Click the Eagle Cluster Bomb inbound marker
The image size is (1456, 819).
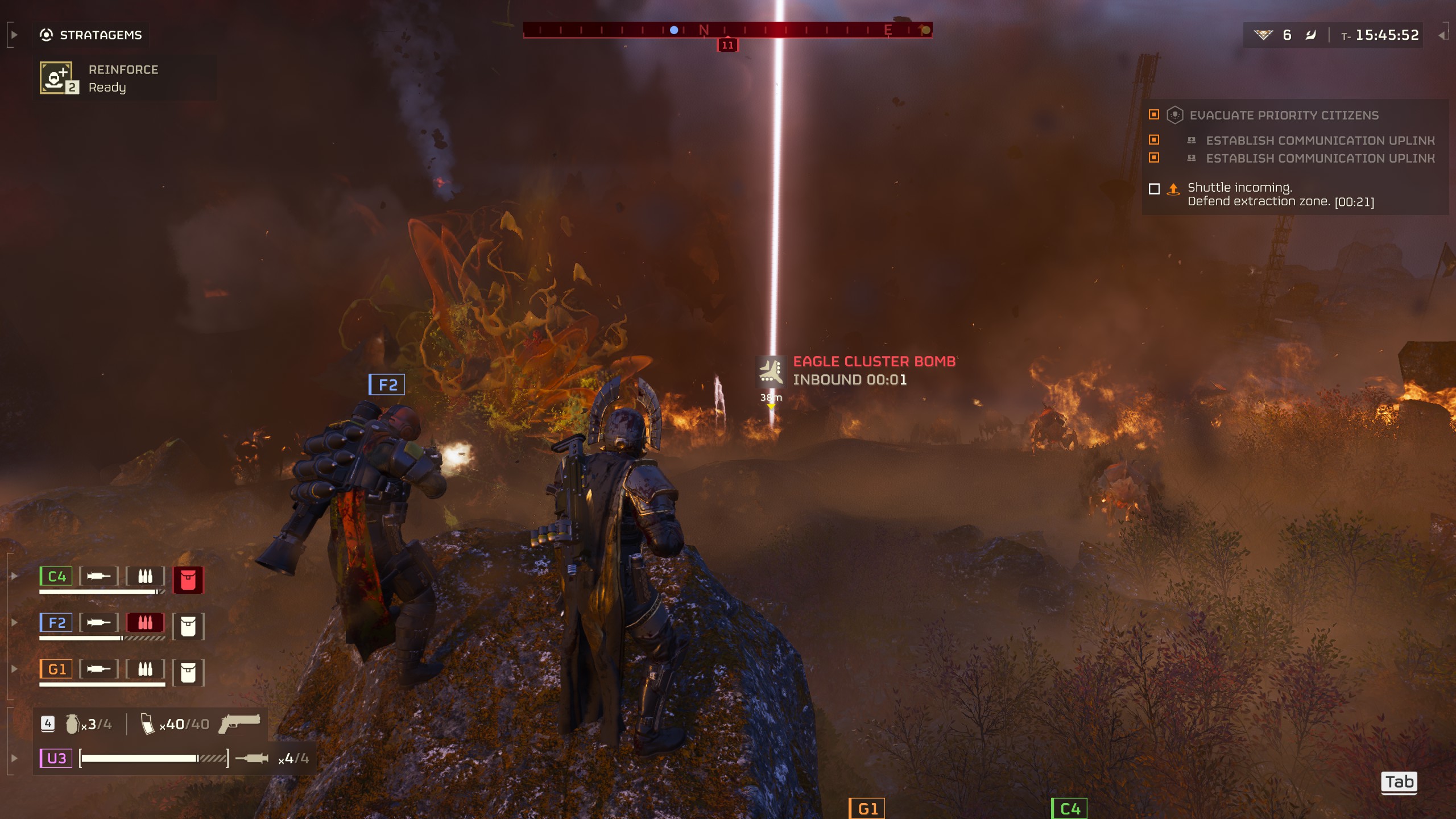[x=771, y=371]
